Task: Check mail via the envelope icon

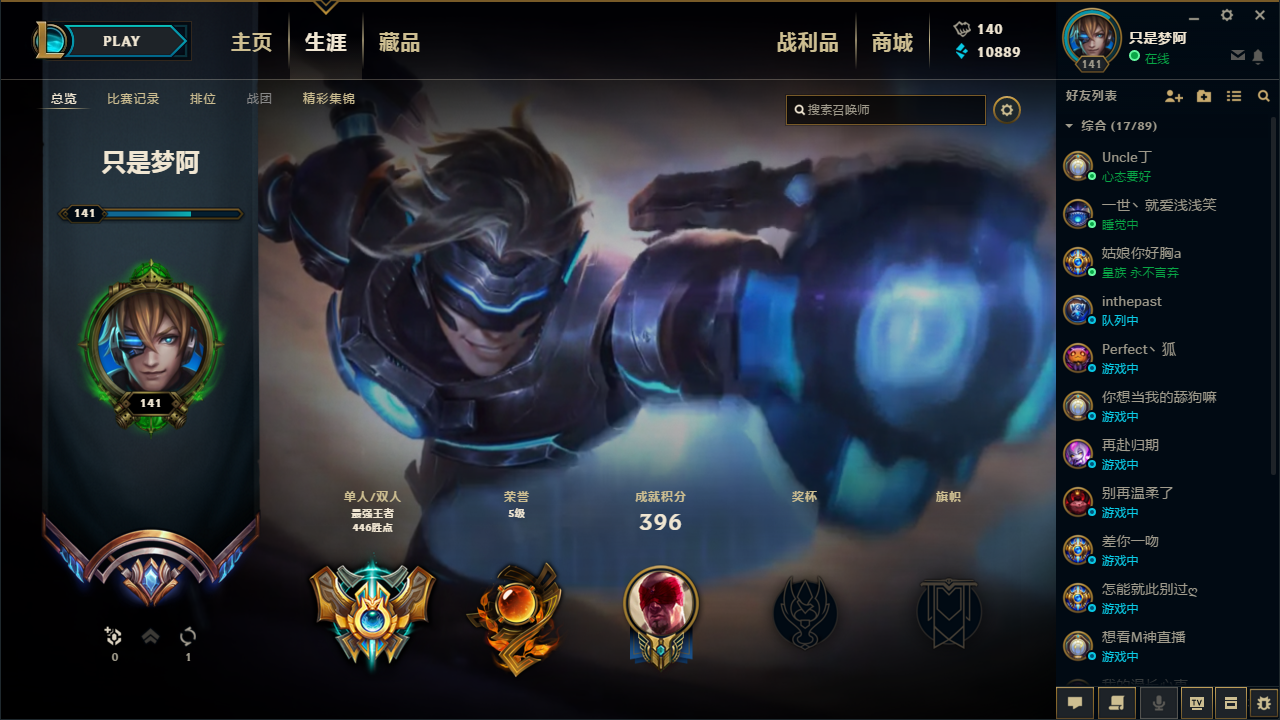Action: pos(1237,57)
